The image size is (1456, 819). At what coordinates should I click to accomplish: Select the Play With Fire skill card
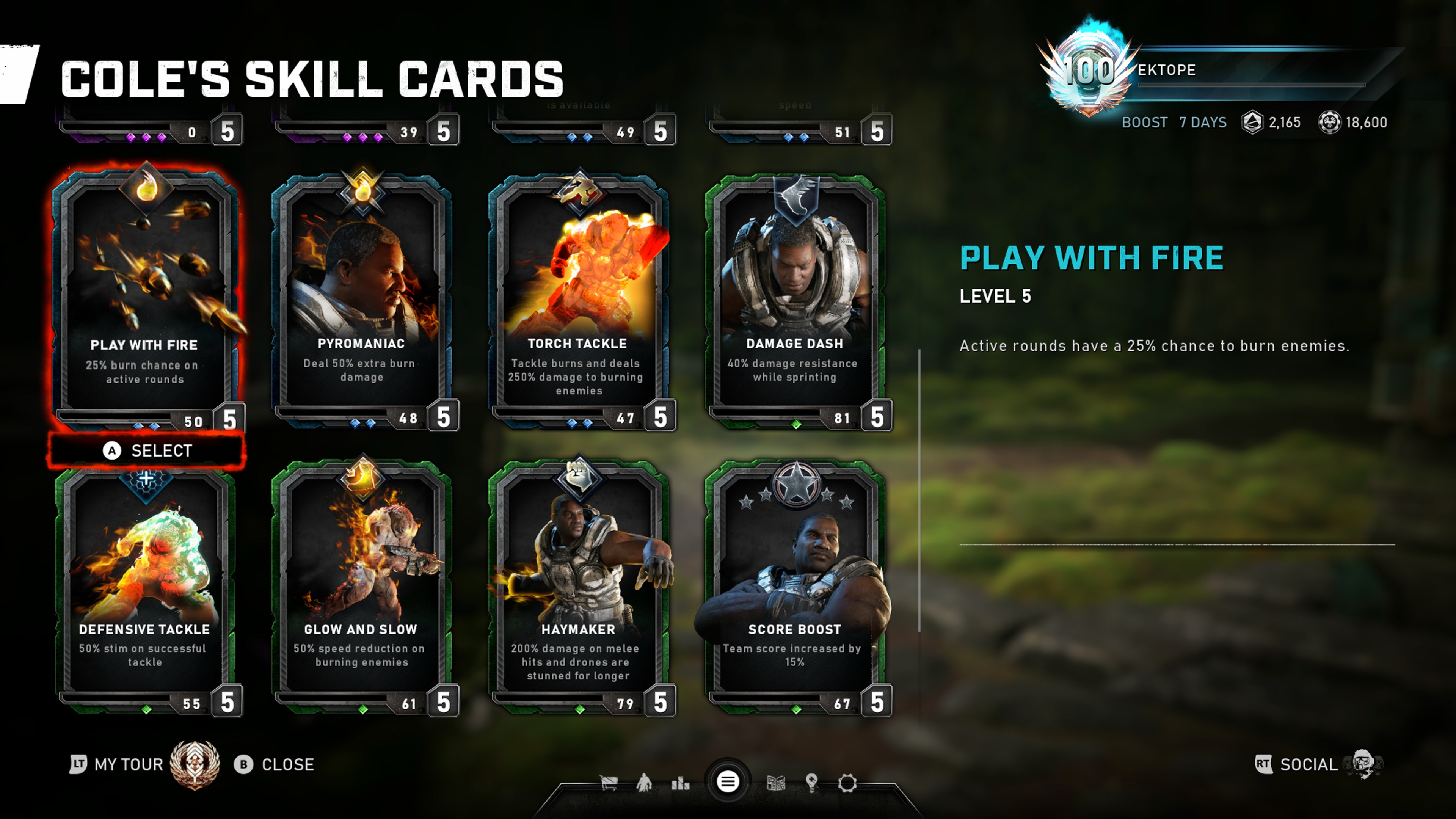(x=145, y=294)
